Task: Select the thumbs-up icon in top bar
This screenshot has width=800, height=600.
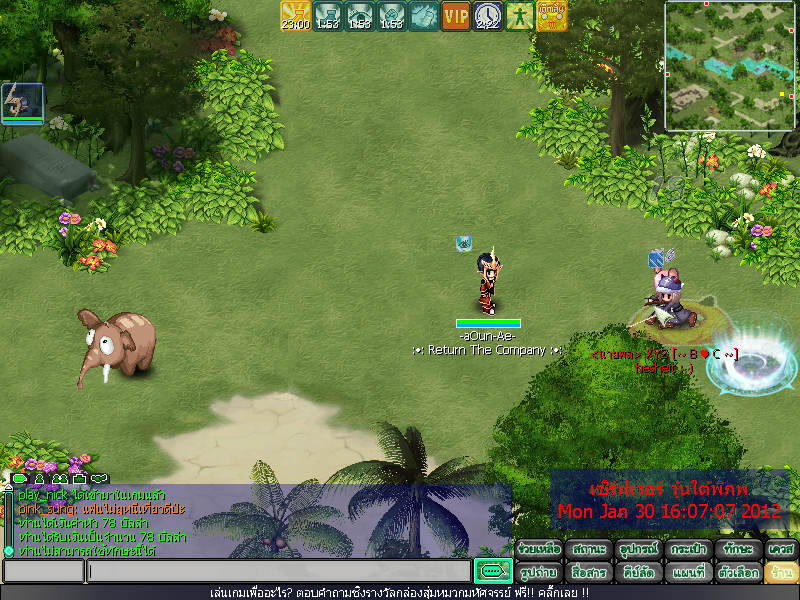Action: (x=424, y=16)
